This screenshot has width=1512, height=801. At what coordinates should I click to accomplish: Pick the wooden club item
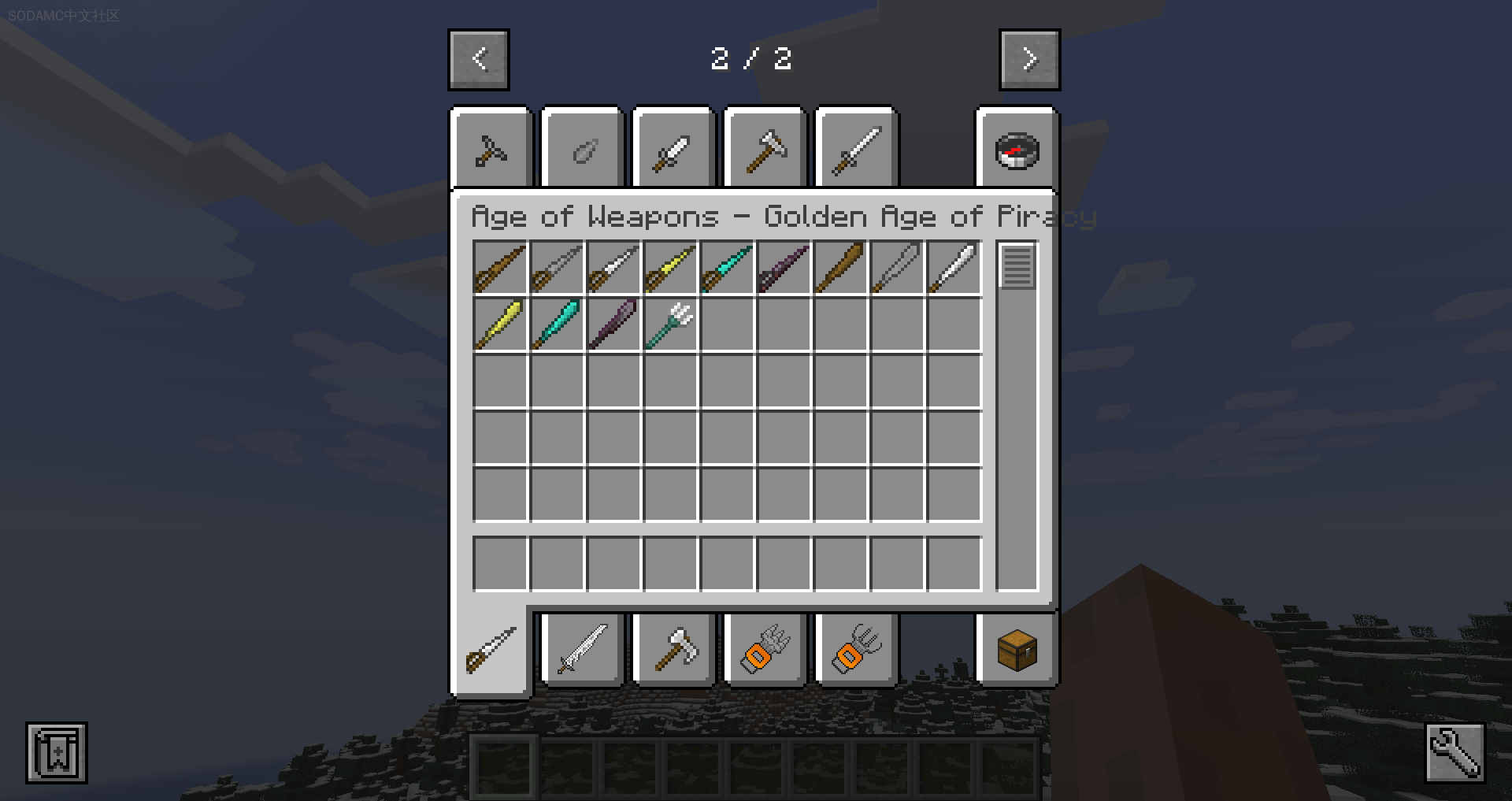click(x=840, y=269)
